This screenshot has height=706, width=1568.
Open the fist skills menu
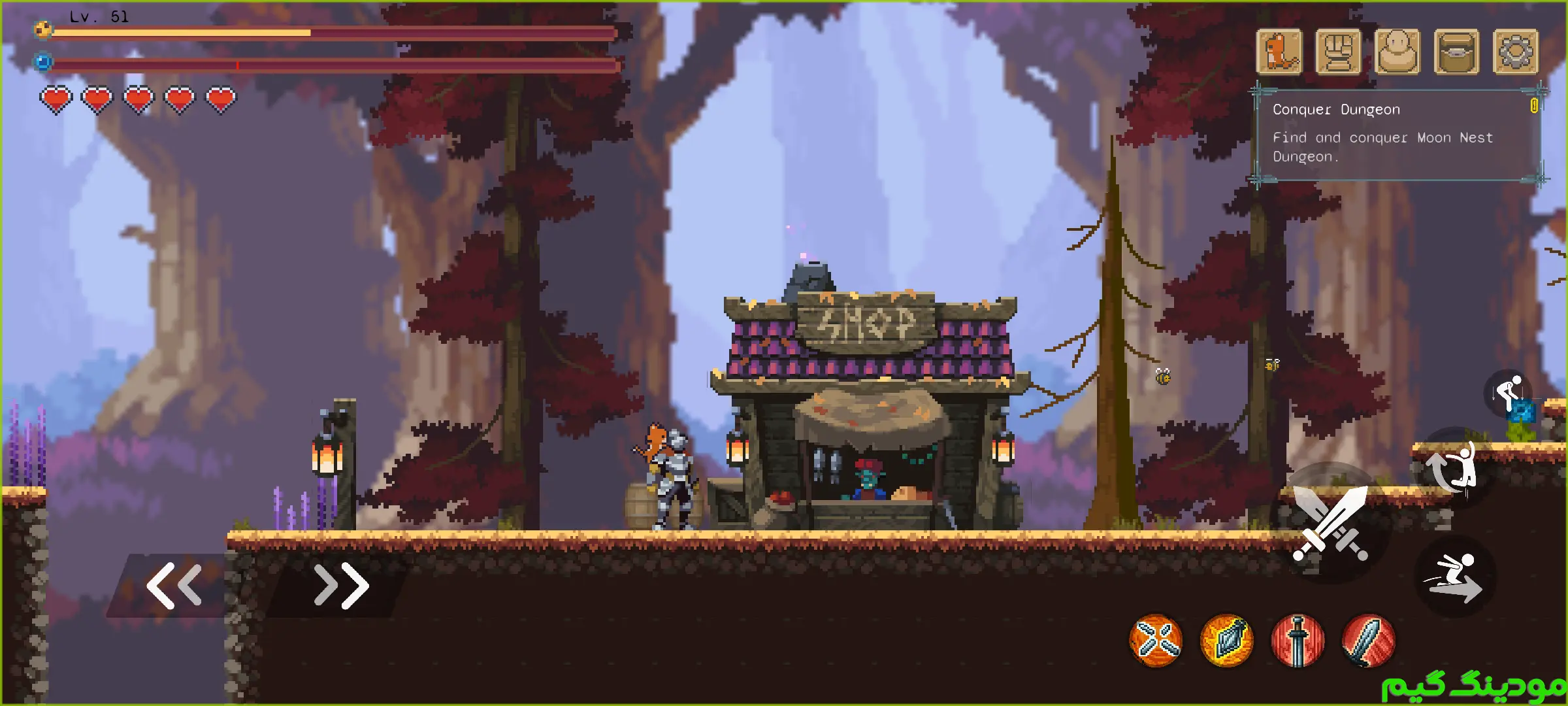pyautogui.click(x=1338, y=52)
